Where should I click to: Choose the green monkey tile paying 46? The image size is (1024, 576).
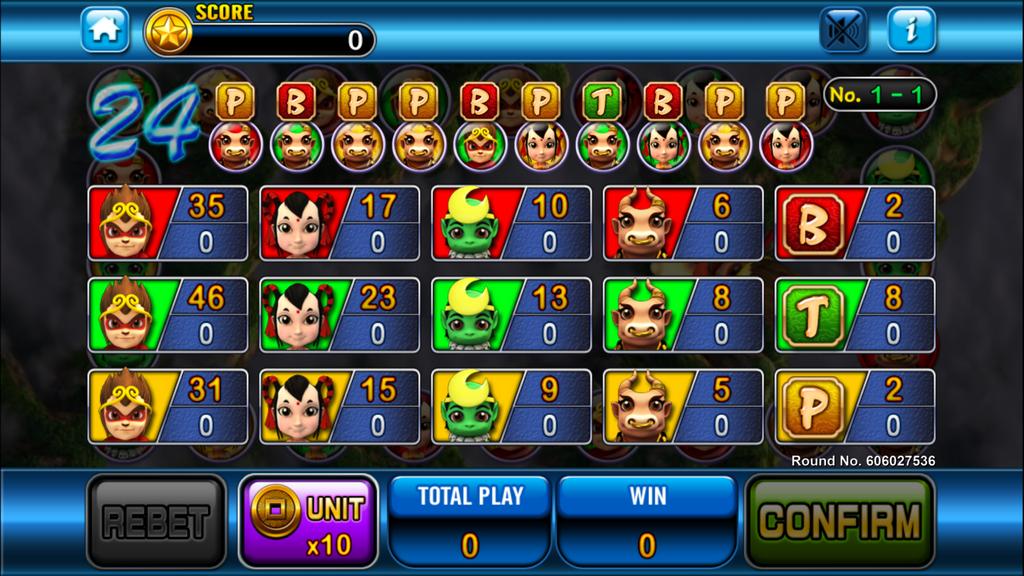(x=168, y=315)
